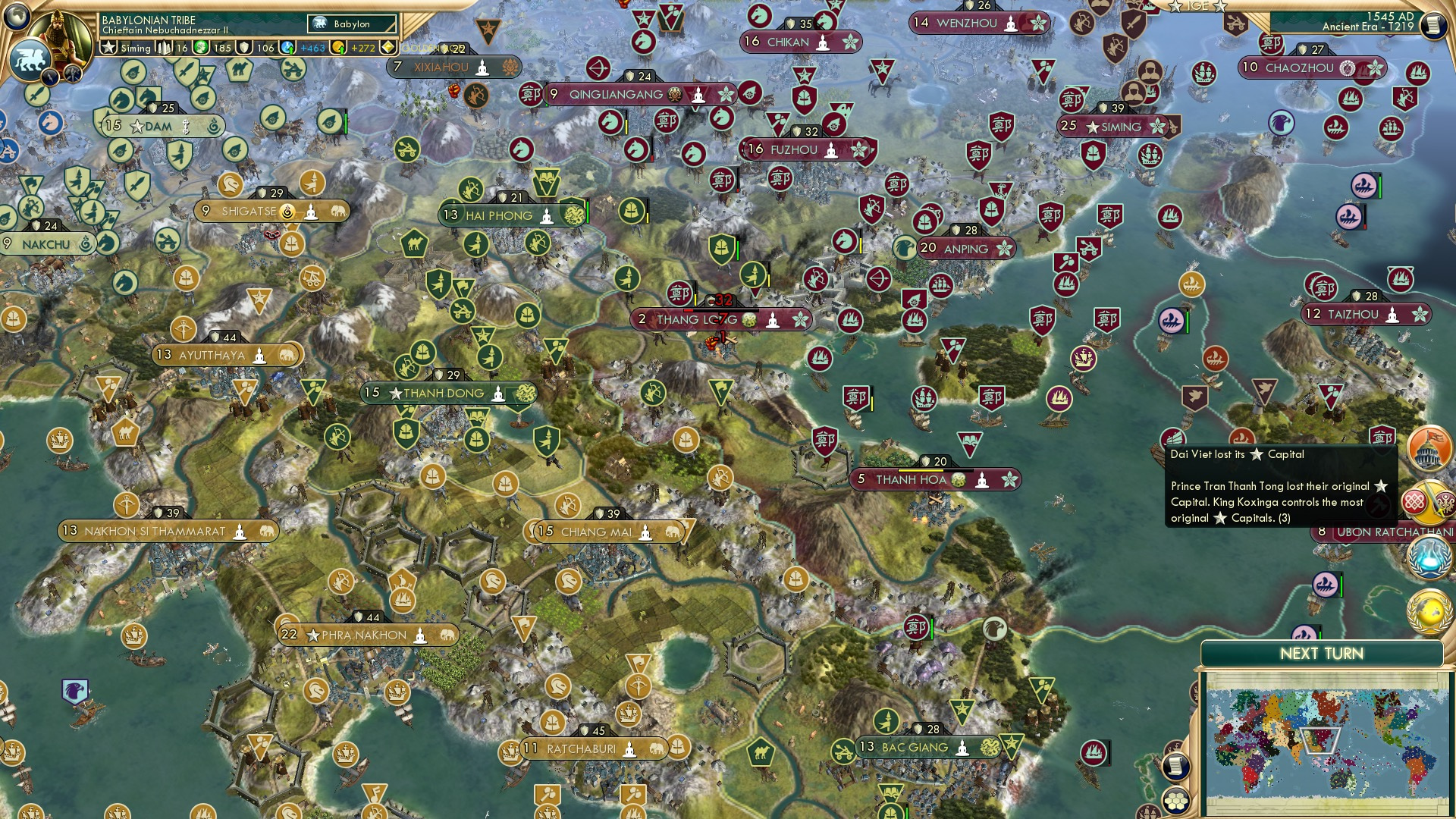Screen dimensions: 1456x819
Task: Open the Babylon civilization banner dropdown
Action: pyautogui.click(x=351, y=24)
